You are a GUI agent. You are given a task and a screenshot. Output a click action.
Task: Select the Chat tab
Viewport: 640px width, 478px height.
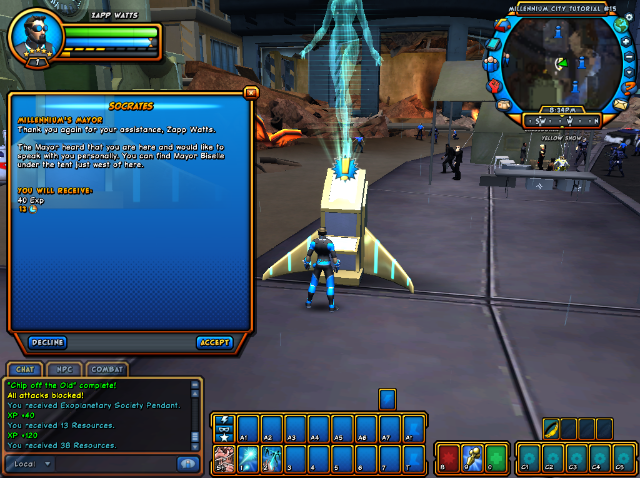tap(25, 370)
